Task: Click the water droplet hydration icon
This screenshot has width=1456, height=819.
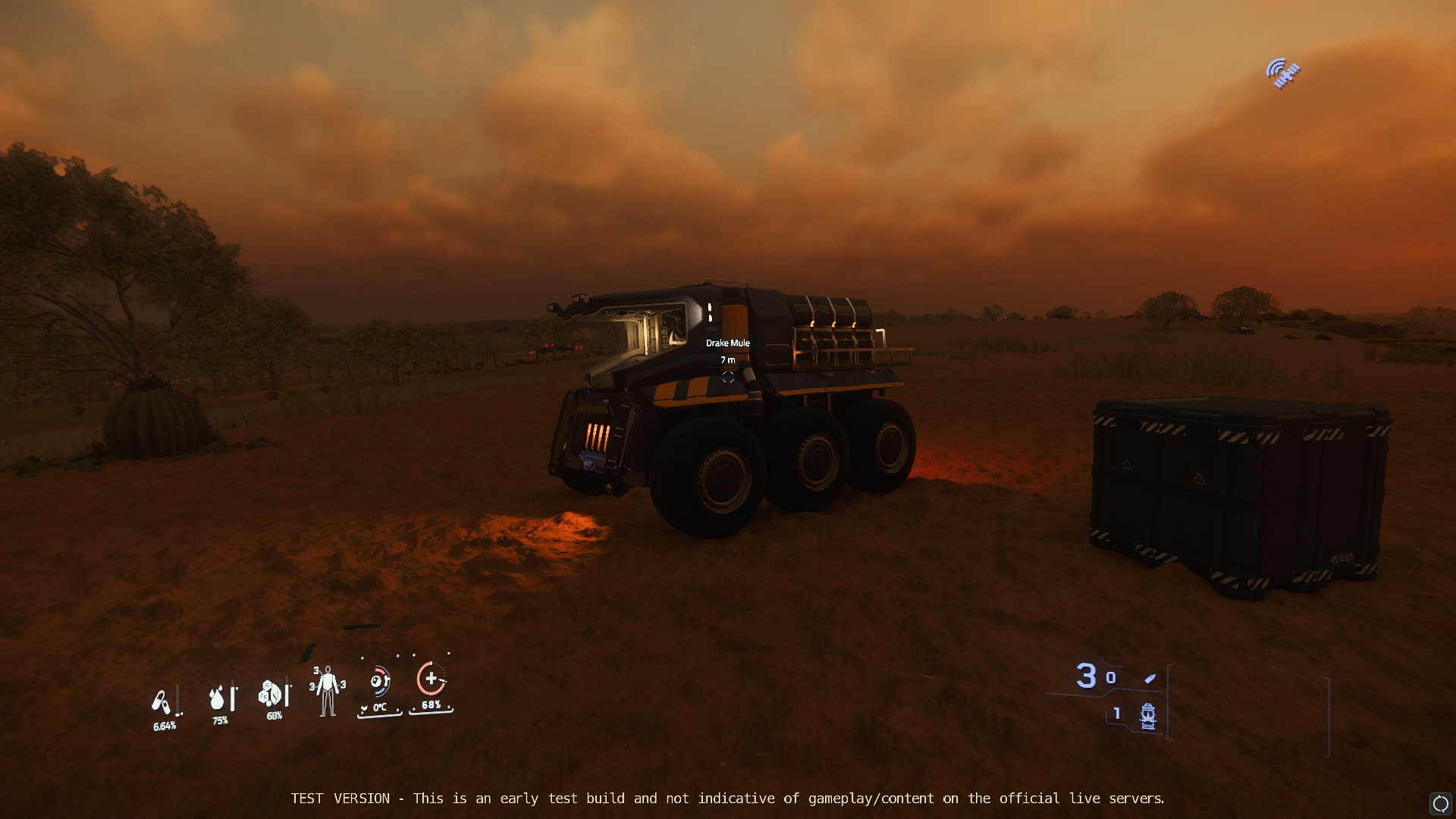Action: click(x=218, y=698)
